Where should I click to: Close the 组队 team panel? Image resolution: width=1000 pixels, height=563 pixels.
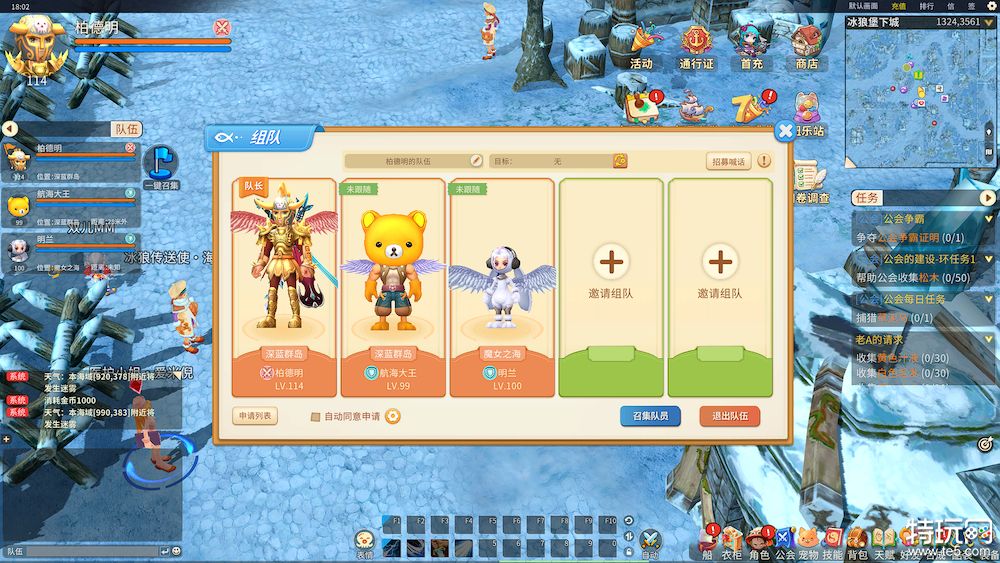point(786,131)
